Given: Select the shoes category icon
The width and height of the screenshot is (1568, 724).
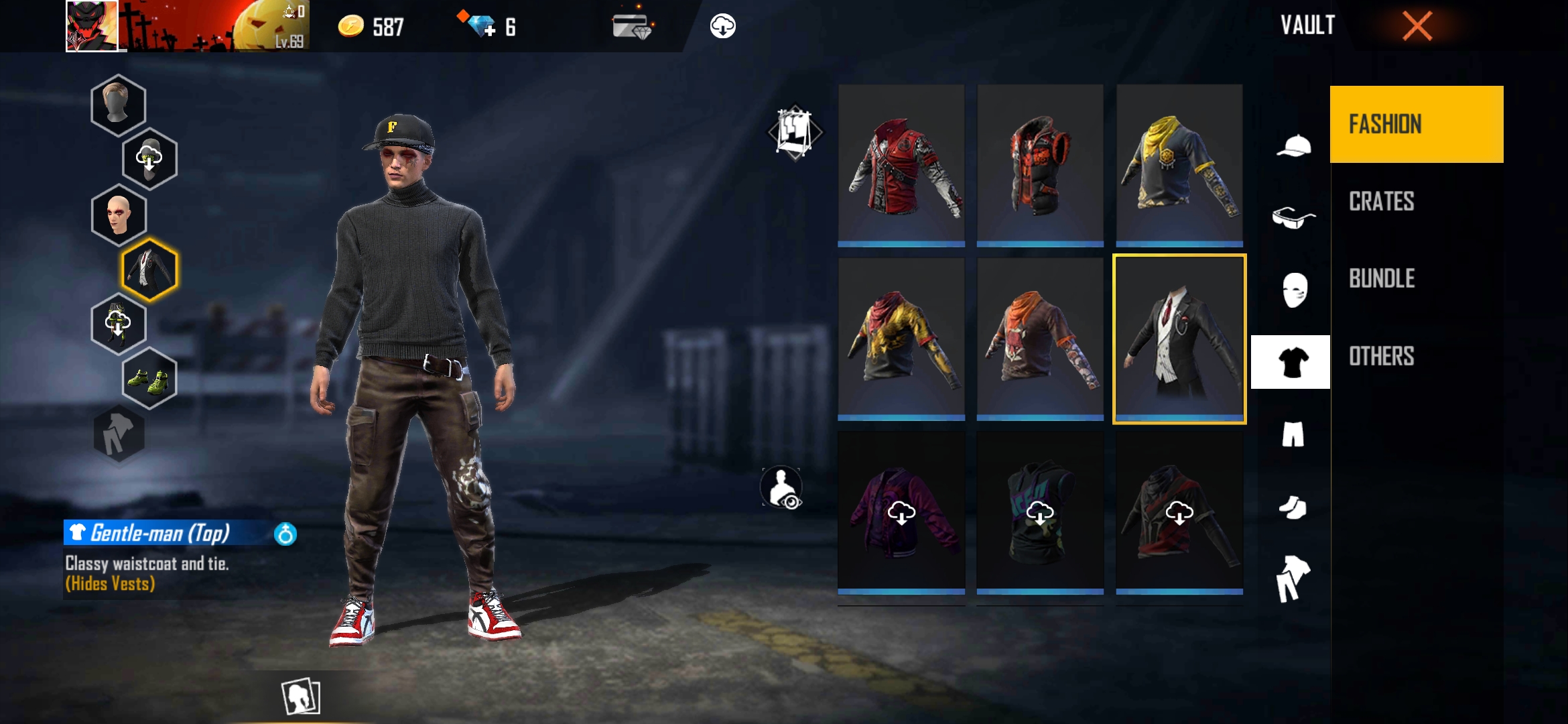Looking at the screenshot, I should click(1293, 507).
